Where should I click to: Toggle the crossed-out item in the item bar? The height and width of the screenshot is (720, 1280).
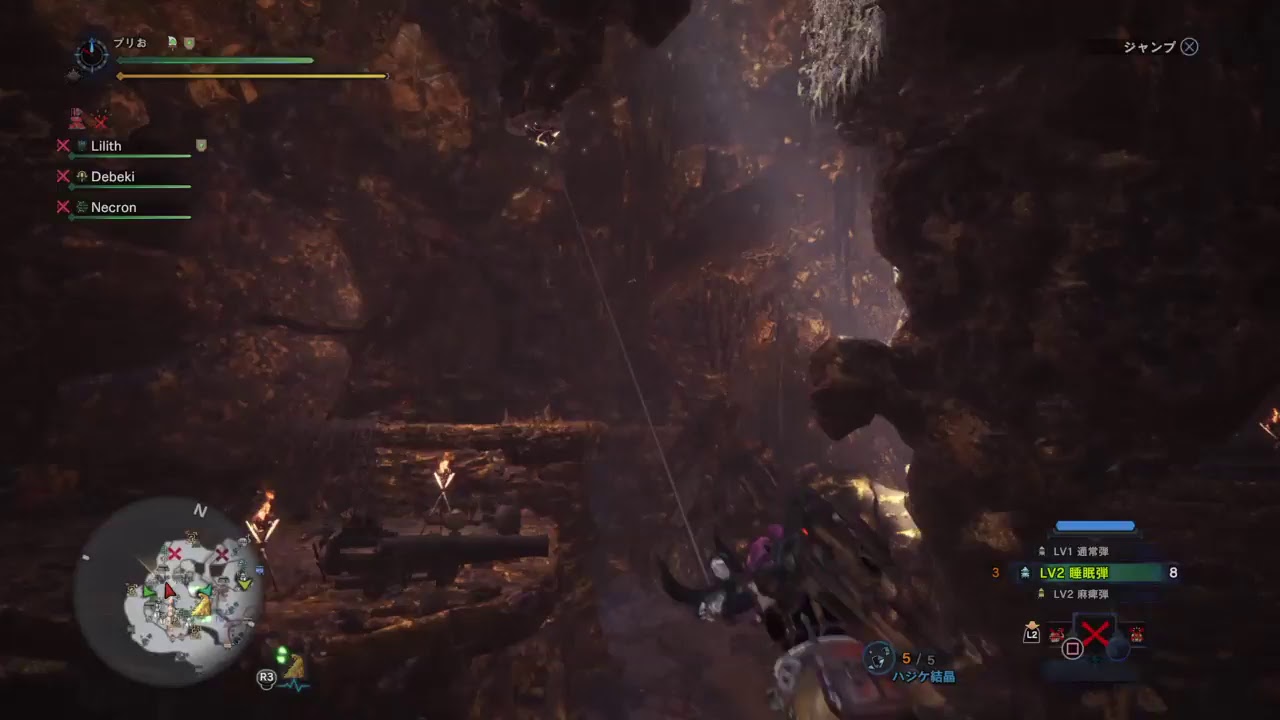click(1097, 633)
